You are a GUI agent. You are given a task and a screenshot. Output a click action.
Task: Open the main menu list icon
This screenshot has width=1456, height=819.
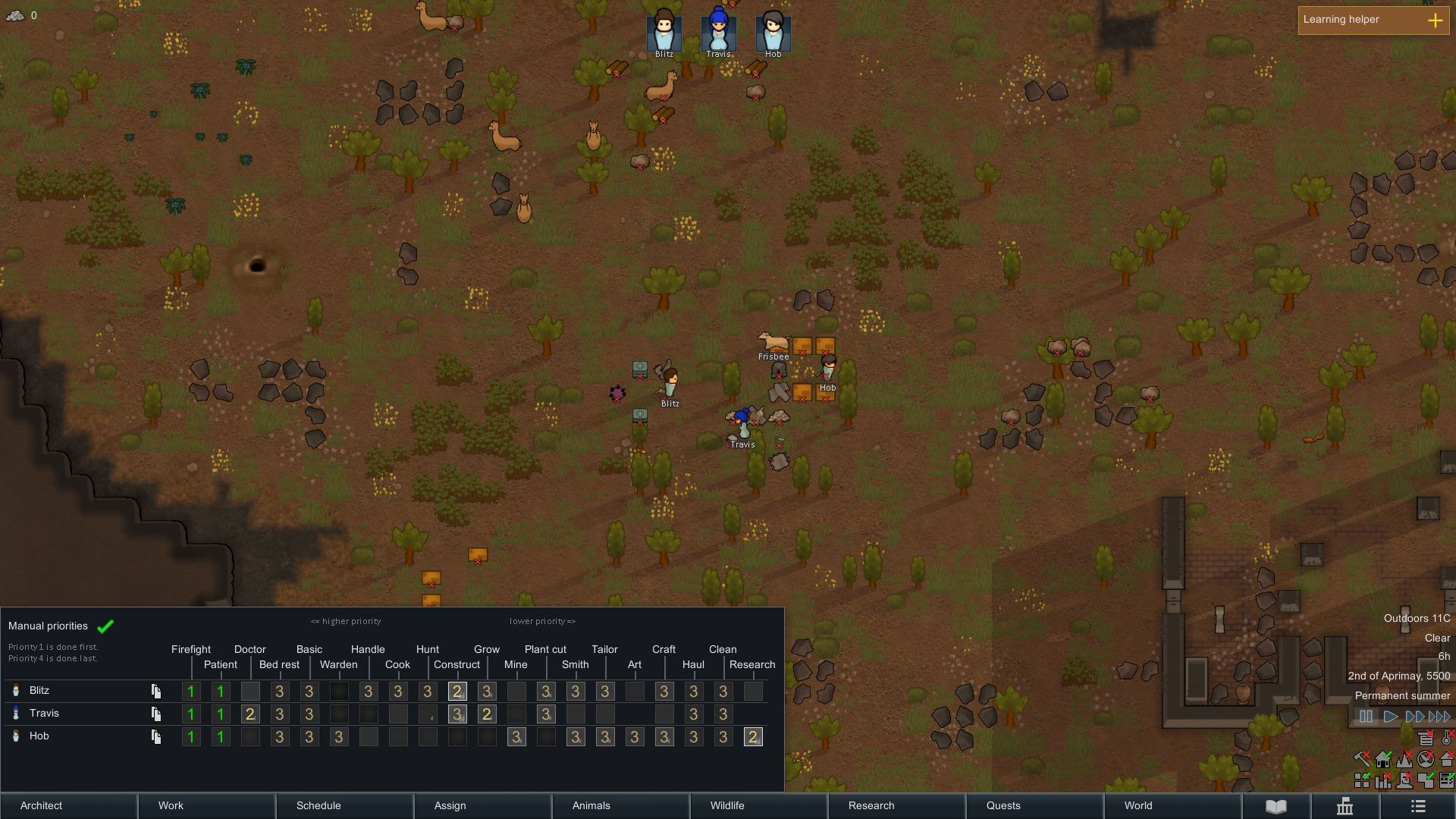[x=1417, y=805]
